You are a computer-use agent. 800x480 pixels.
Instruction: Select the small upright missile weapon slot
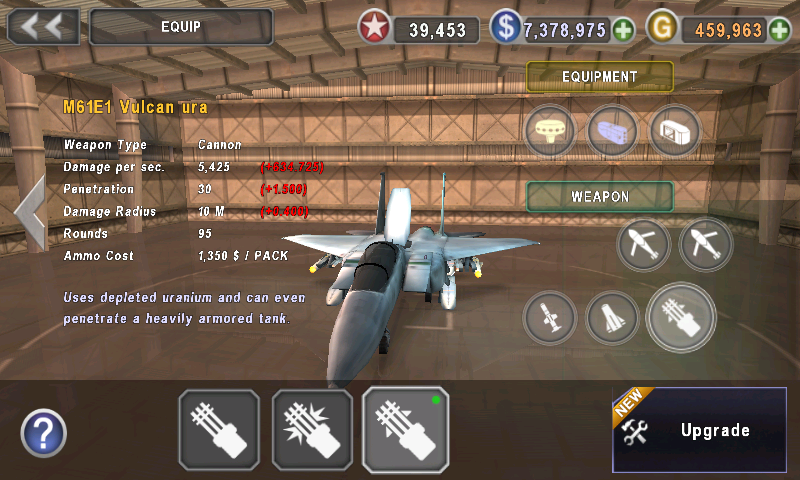[549, 318]
